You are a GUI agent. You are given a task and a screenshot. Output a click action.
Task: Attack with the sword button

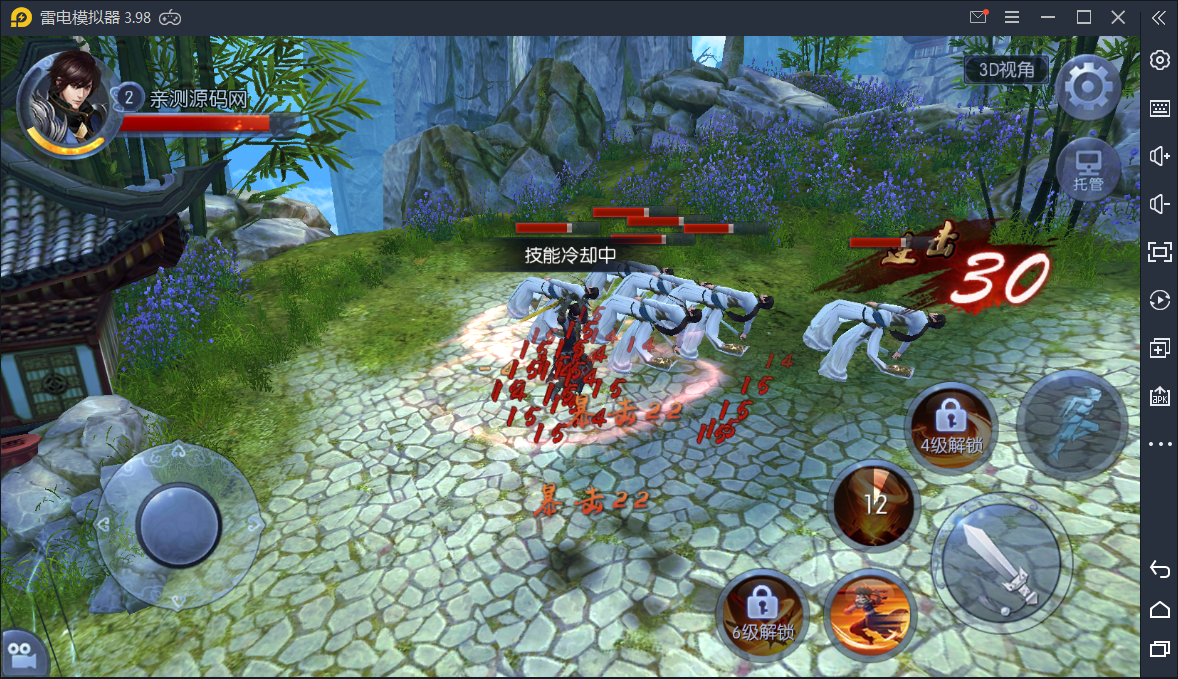[x=1002, y=562]
